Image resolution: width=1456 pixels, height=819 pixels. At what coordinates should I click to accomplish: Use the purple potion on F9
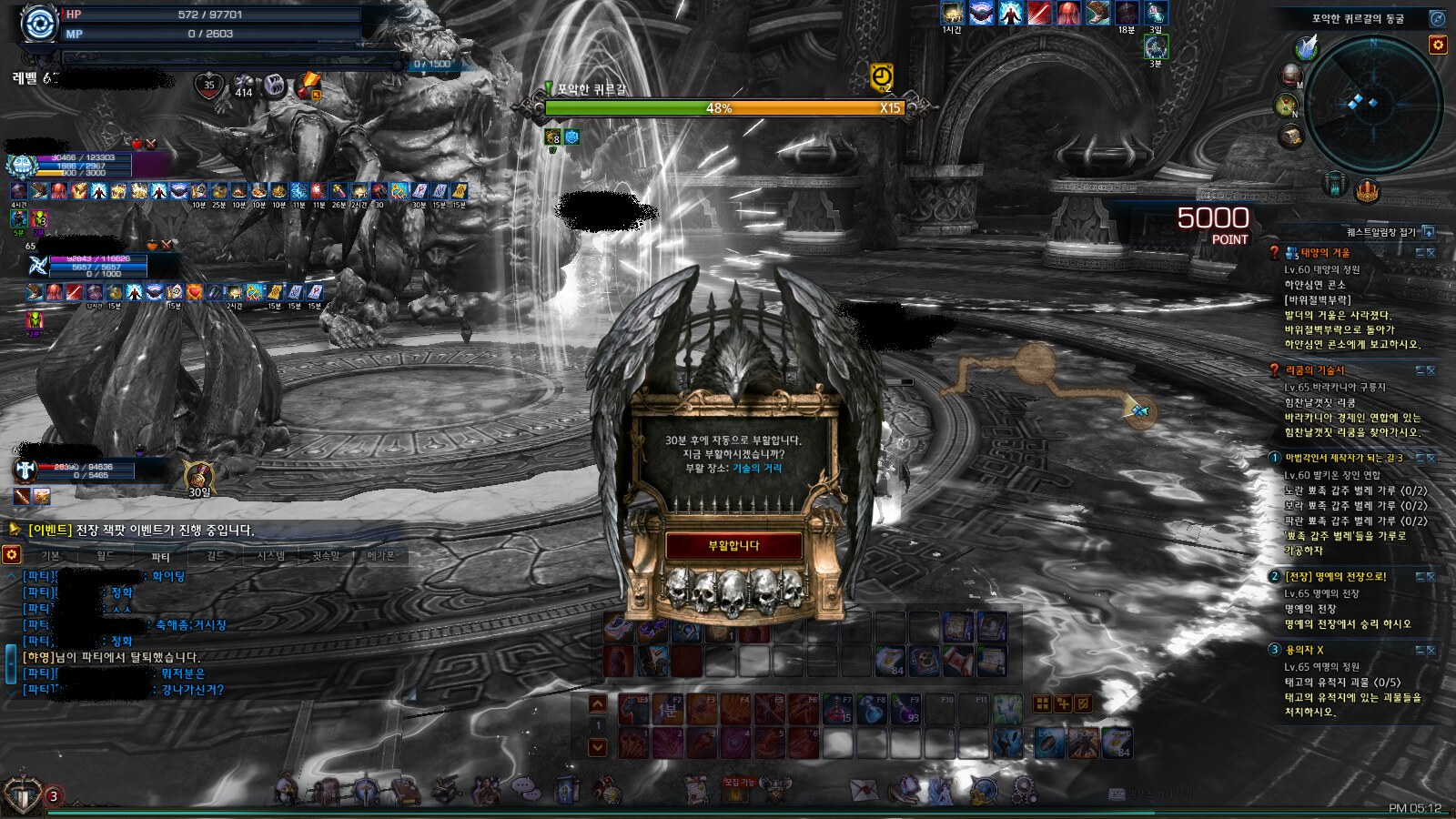pyautogui.click(x=905, y=709)
